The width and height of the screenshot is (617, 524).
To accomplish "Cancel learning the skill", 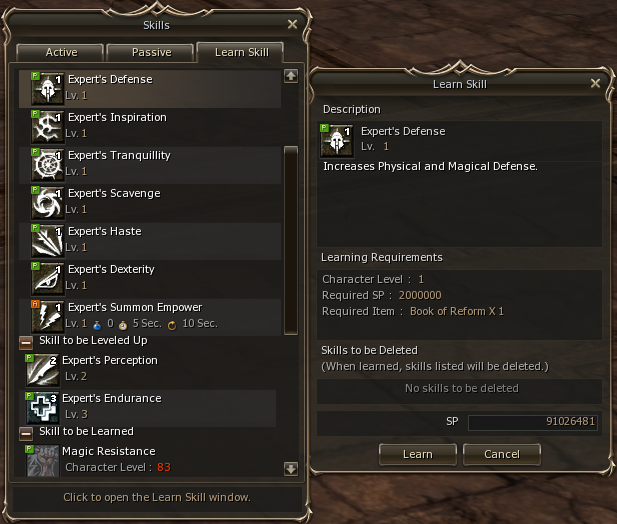I will [501, 454].
